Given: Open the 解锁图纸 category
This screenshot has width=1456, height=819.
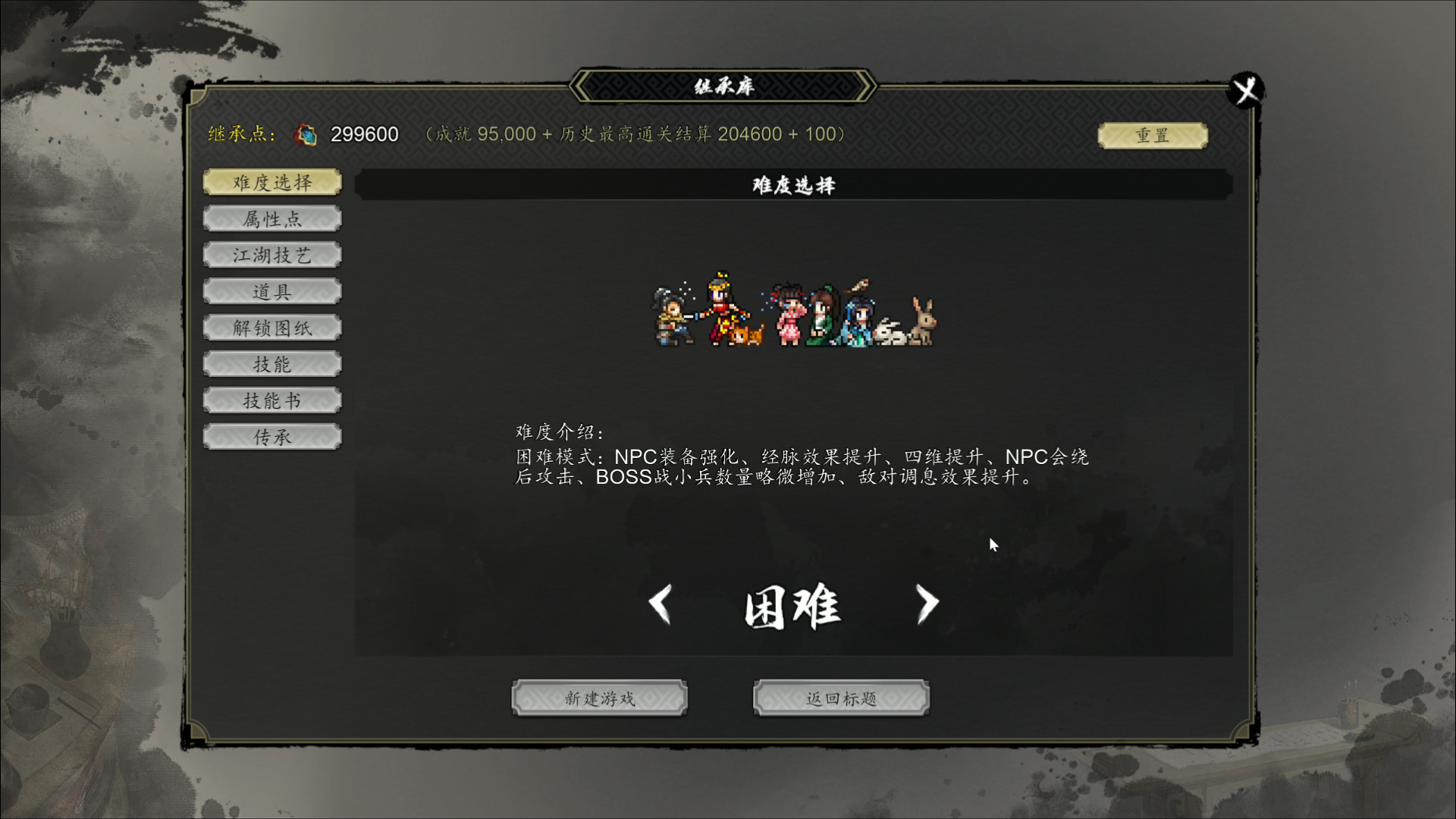Looking at the screenshot, I should 271,327.
